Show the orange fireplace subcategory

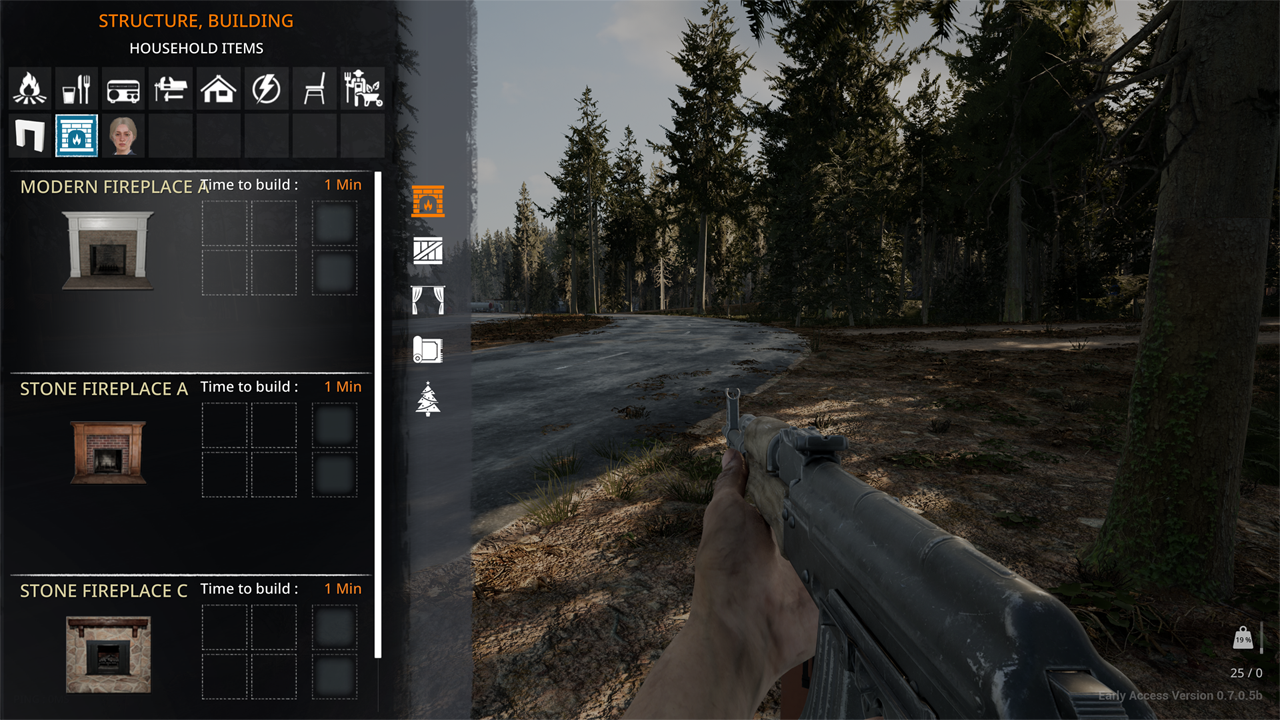click(428, 202)
